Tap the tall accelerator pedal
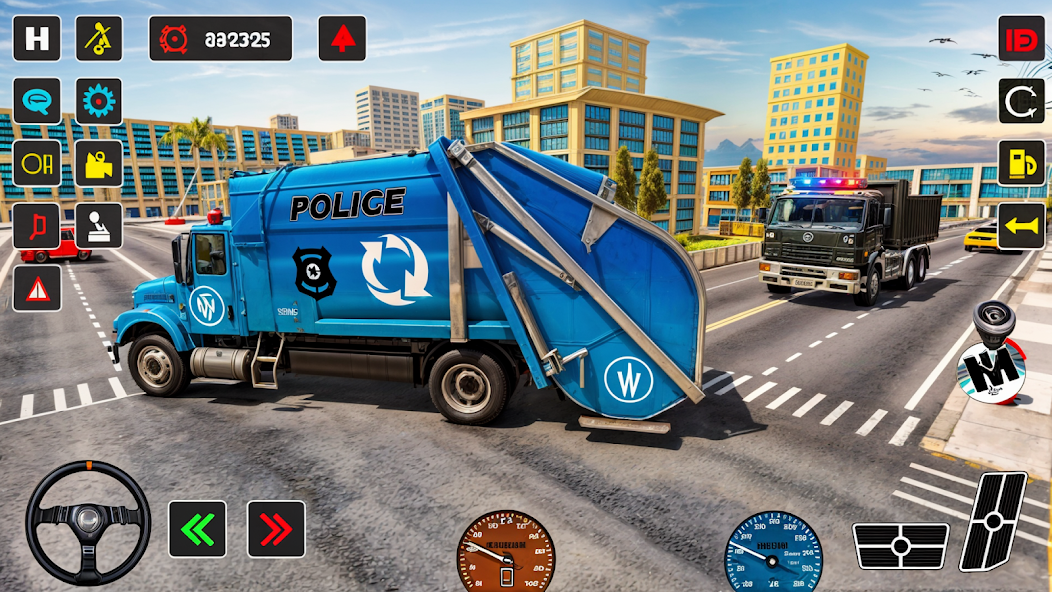 coord(992,521)
